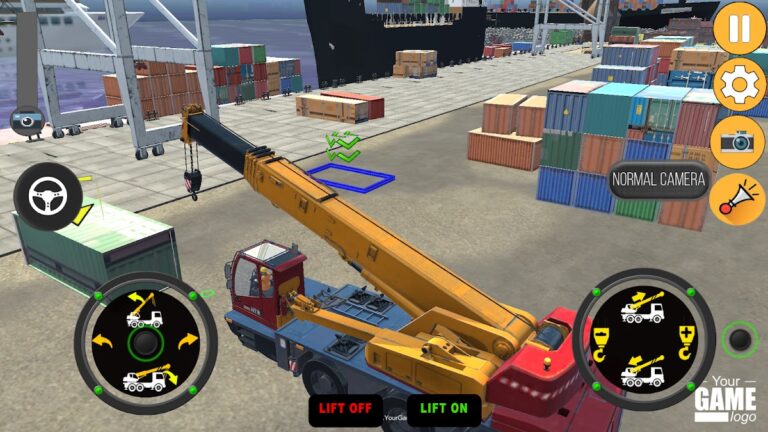Raise the hook with the plus hook icon
768x432 pixels.
point(685,340)
